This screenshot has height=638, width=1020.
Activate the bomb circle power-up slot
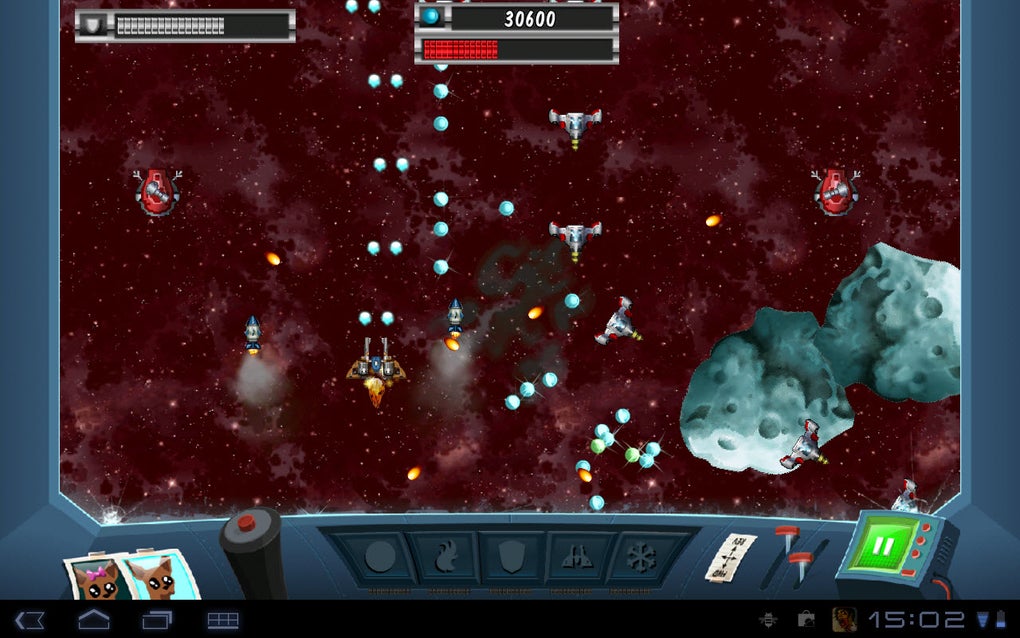pyautogui.click(x=379, y=557)
